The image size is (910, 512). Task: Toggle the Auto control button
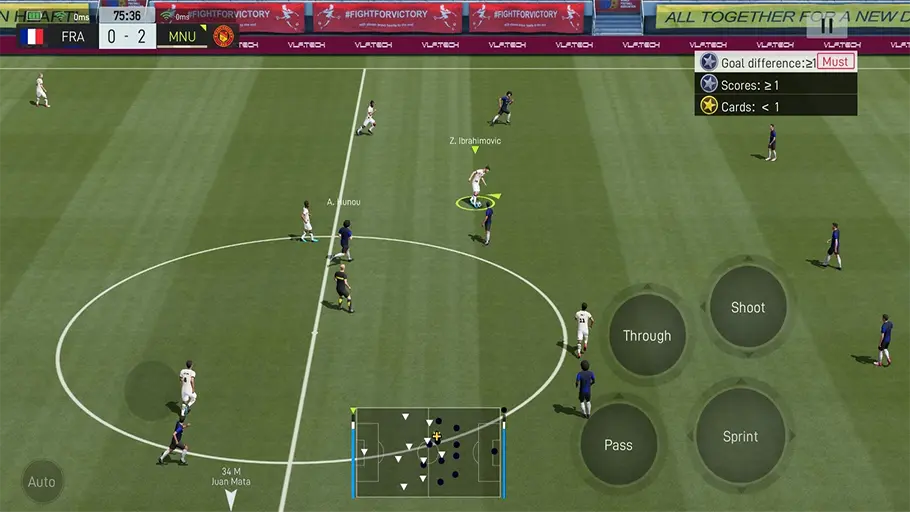tap(42, 482)
